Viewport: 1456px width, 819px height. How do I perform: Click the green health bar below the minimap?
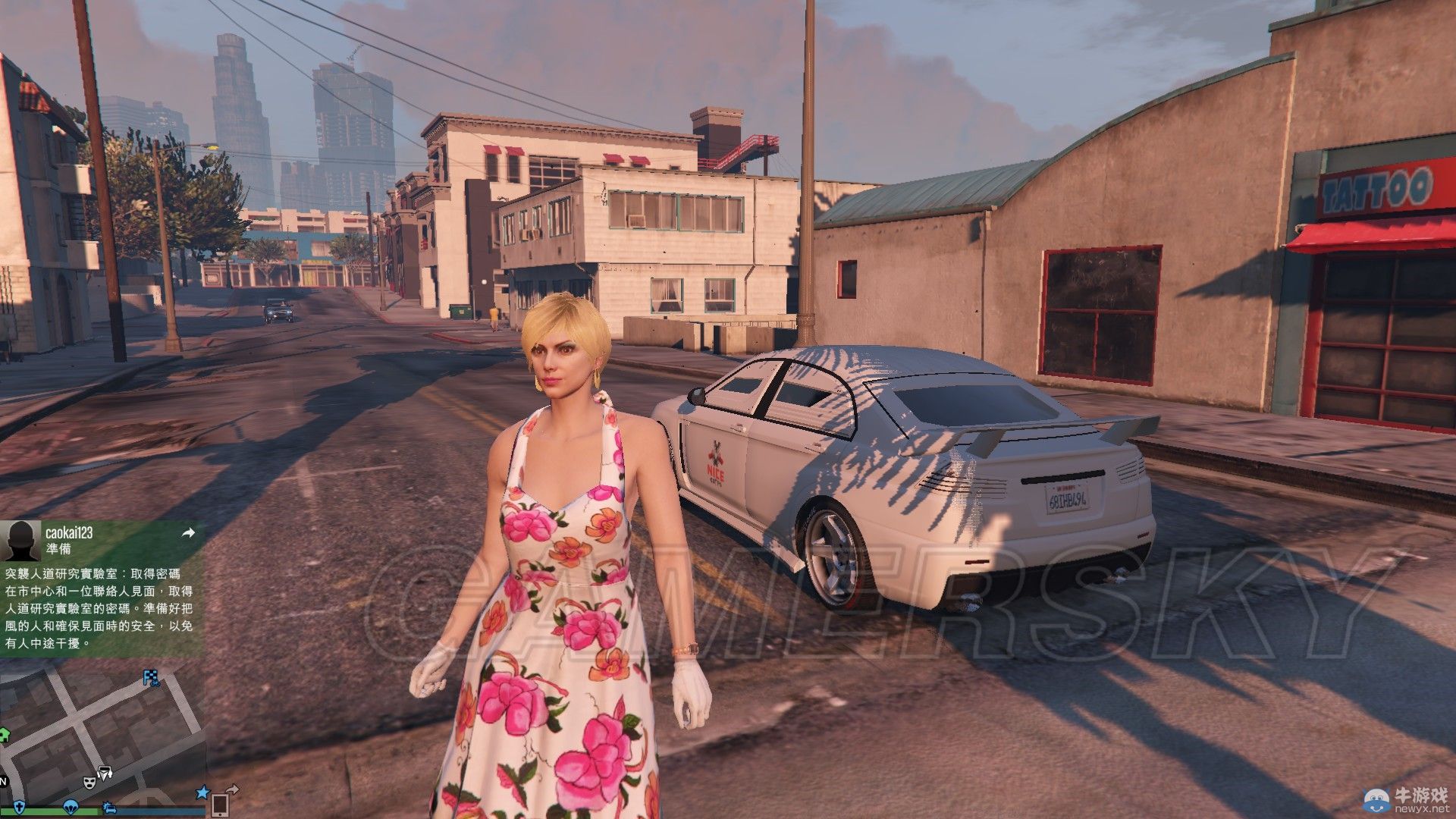(45, 811)
